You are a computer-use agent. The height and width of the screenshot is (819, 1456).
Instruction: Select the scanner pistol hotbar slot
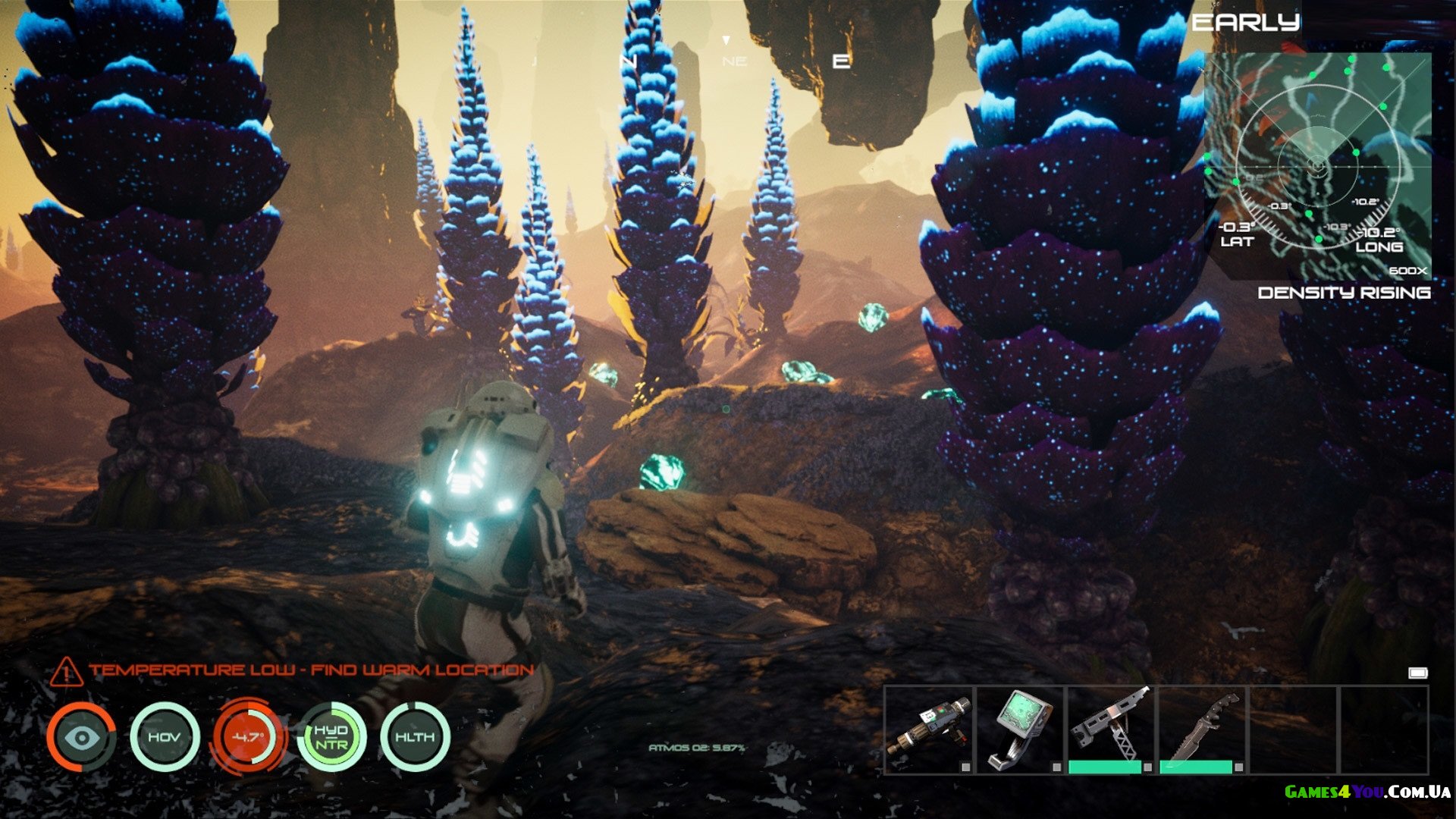click(x=929, y=730)
